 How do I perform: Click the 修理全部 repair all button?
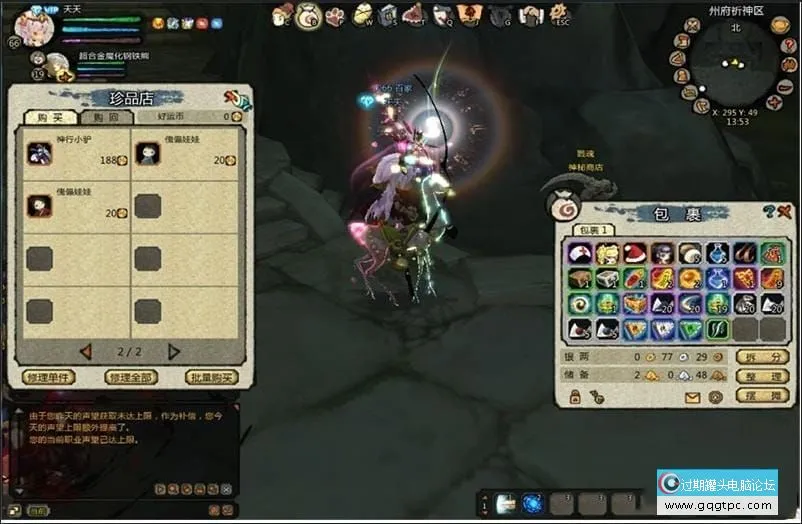pyautogui.click(x=130, y=377)
